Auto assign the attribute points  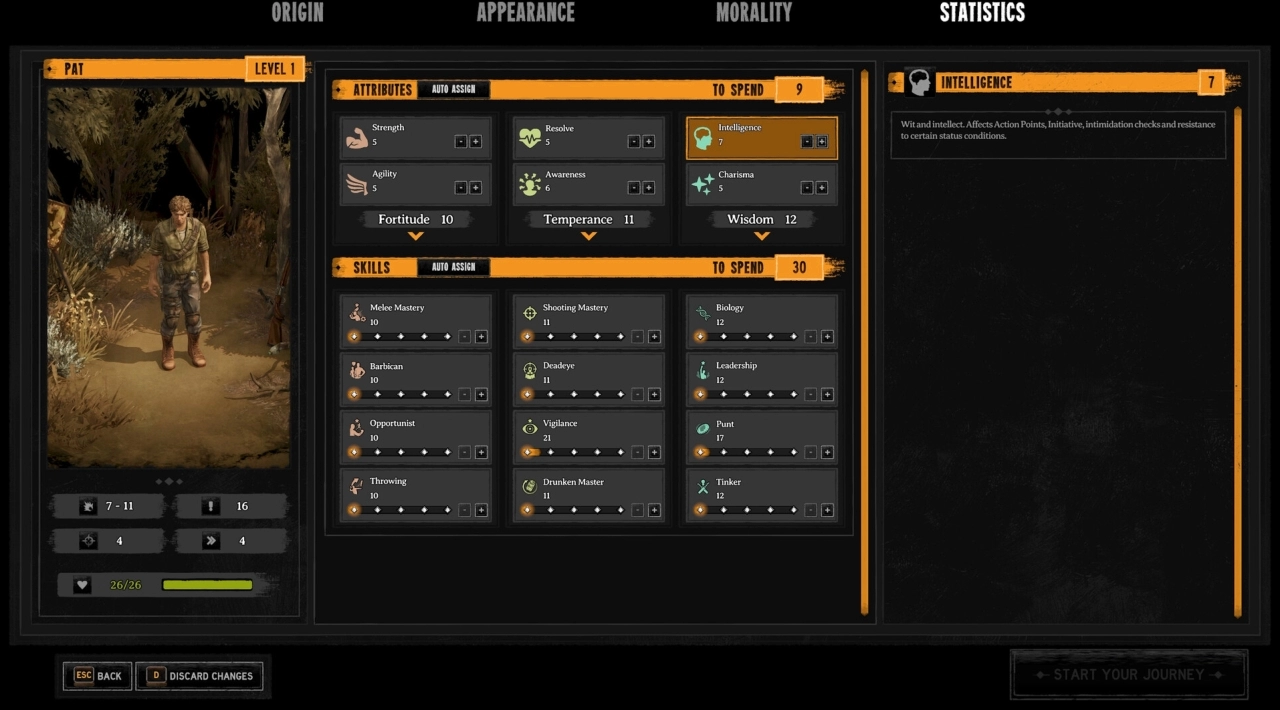point(453,90)
